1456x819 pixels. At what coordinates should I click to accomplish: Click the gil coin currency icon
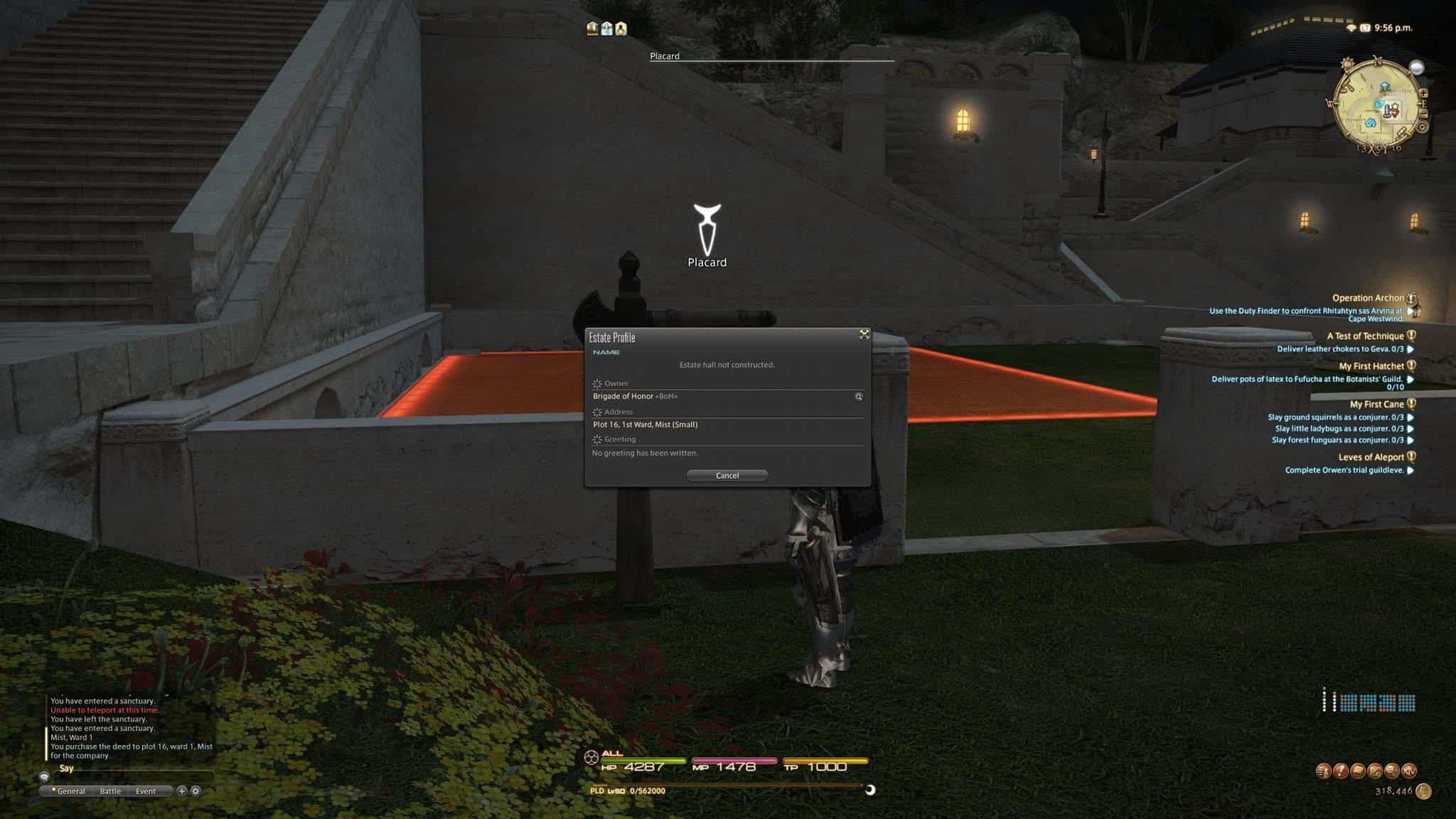coord(1423,791)
